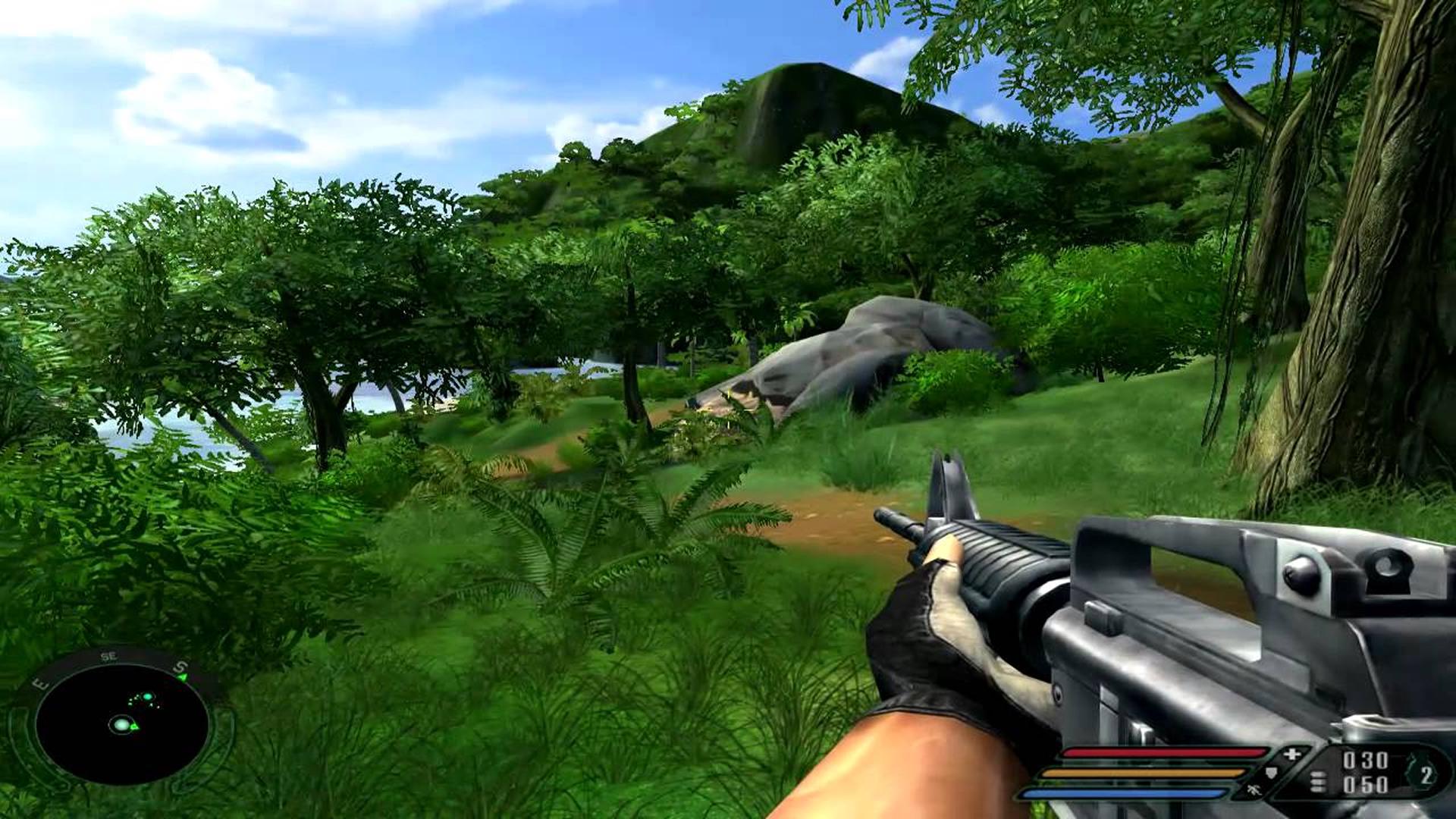Image resolution: width=1456 pixels, height=819 pixels.
Task: Click the white center dot of the minimap
Action: [x=121, y=724]
